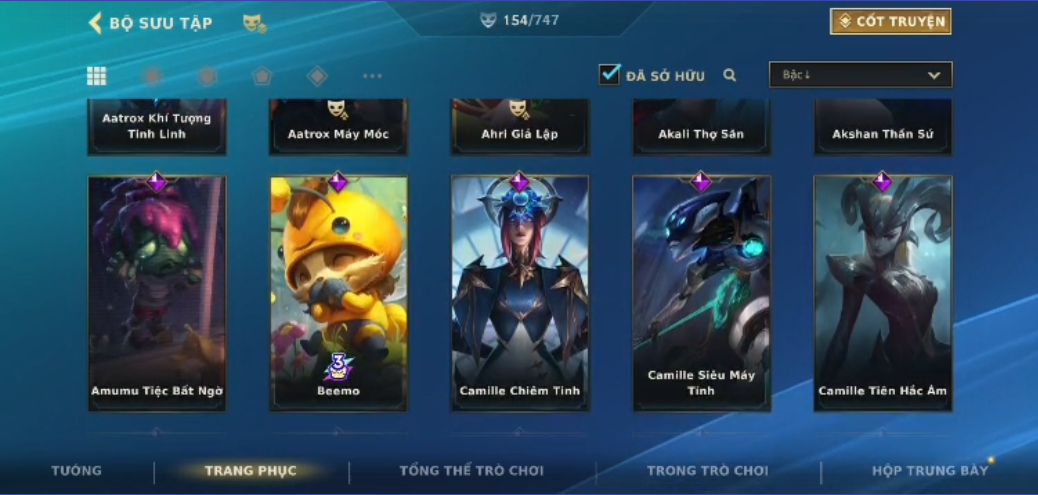
Task: Go to the Hộp Trưng Bày tab
Action: pos(929,471)
